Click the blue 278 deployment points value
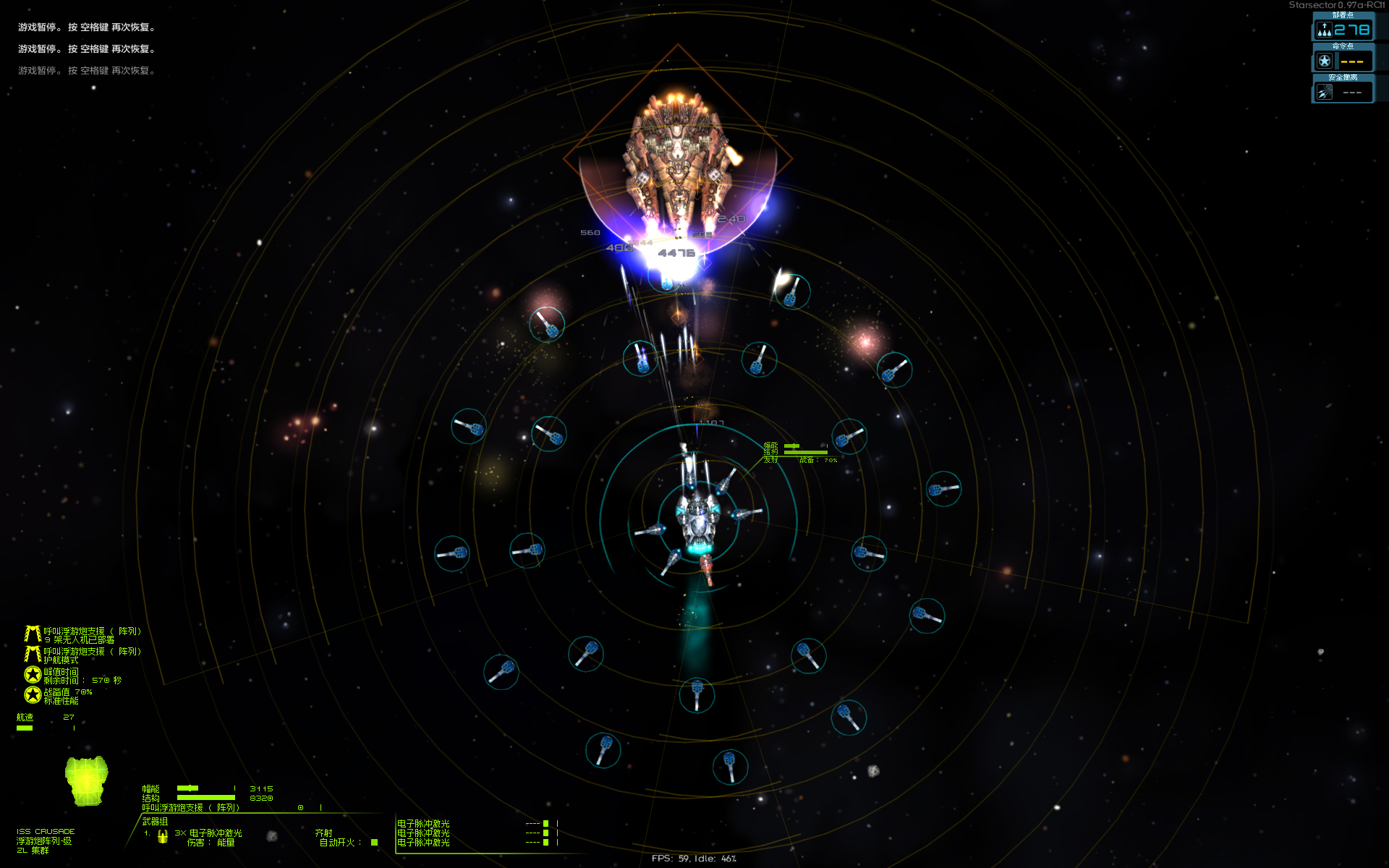This screenshot has width=1389, height=868. pos(1351,30)
